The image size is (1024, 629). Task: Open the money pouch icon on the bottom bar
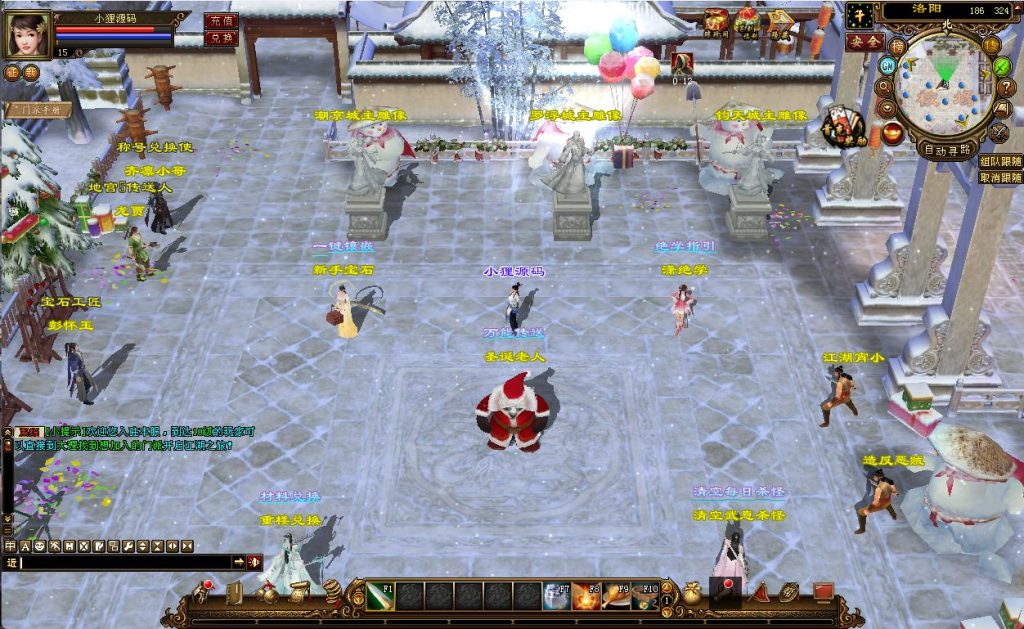[x=691, y=593]
